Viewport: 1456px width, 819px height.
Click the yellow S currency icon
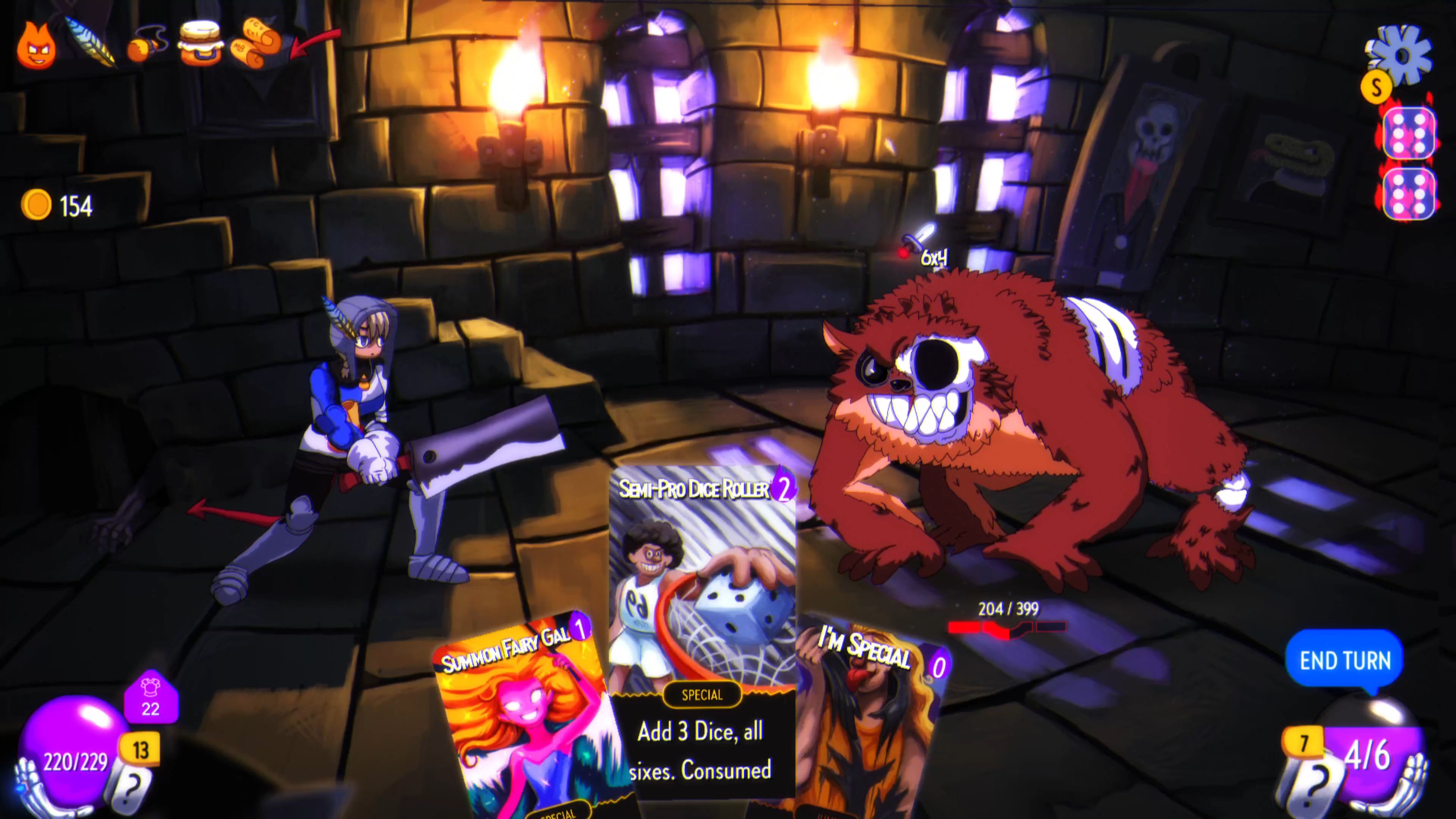(1378, 88)
